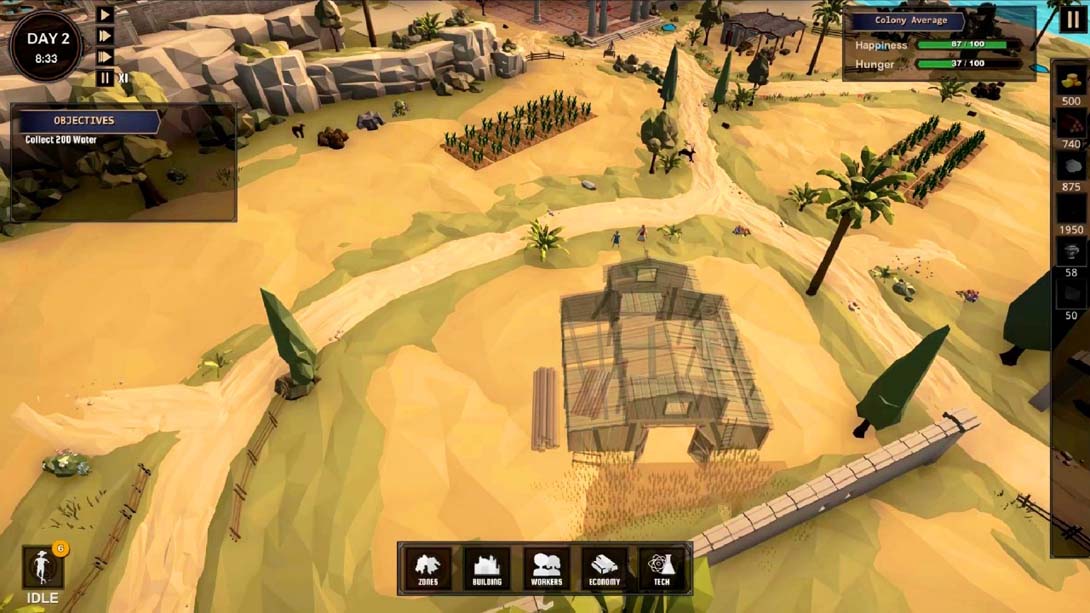This screenshot has width=1090, height=613.
Task: Select the gold resource icon
Action: (1071, 81)
